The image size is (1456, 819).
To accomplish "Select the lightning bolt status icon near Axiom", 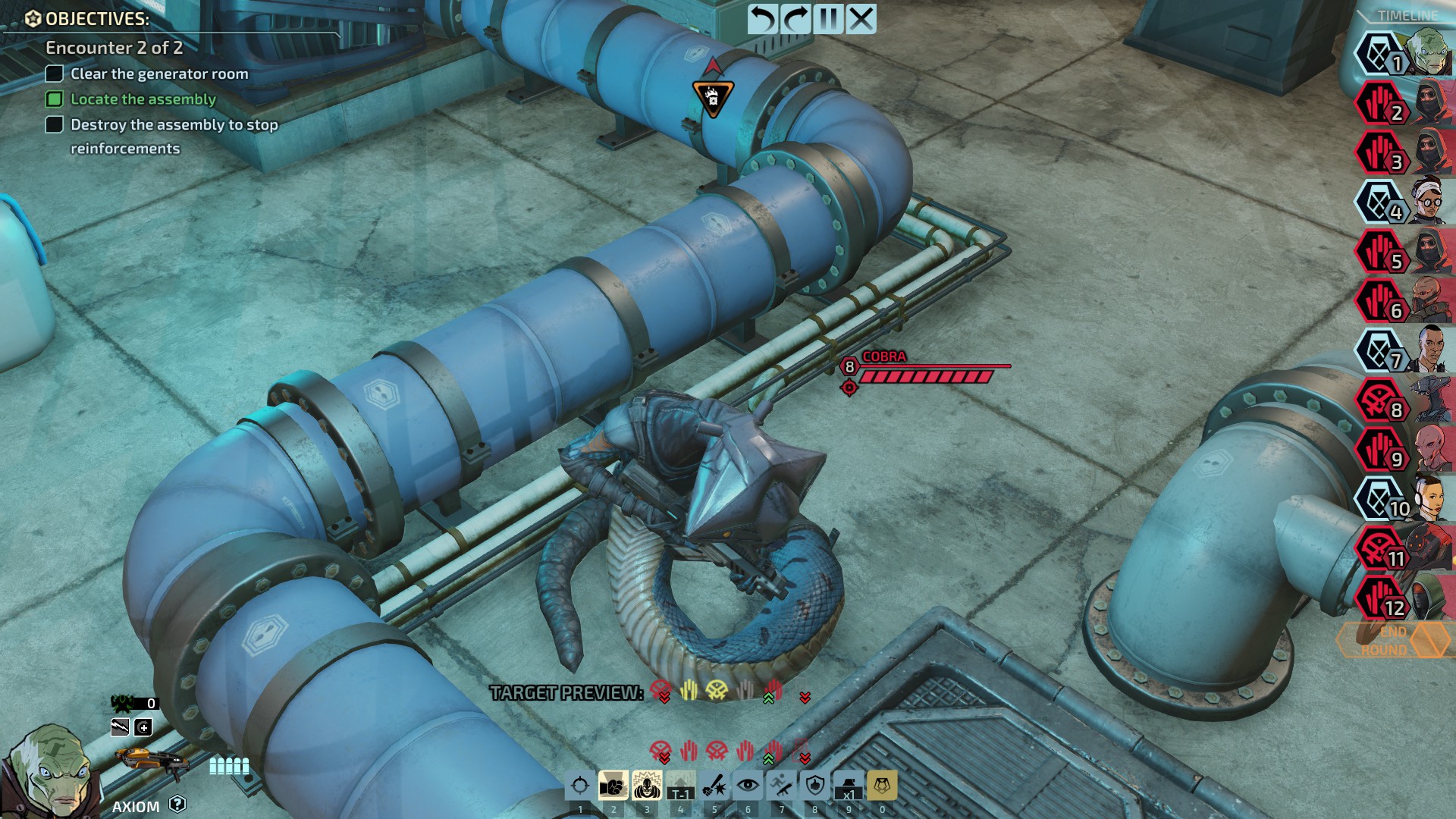I will pos(120,728).
